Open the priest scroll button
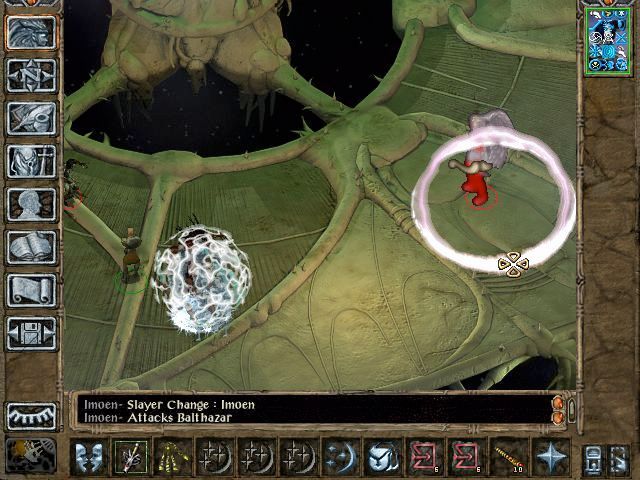The height and width of the screenshot is (480, 640). (x=31, y=290)
